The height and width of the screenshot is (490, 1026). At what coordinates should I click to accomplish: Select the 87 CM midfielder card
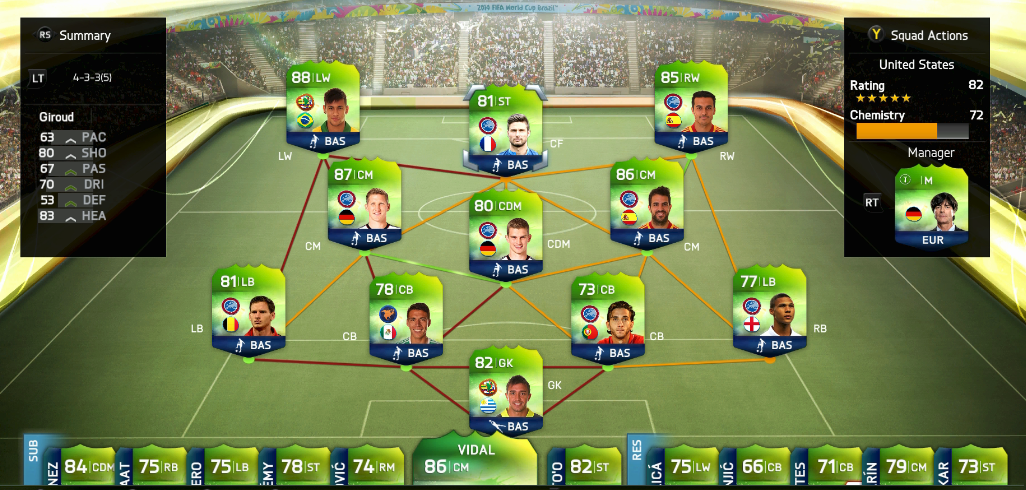click(x=364, y=207)
